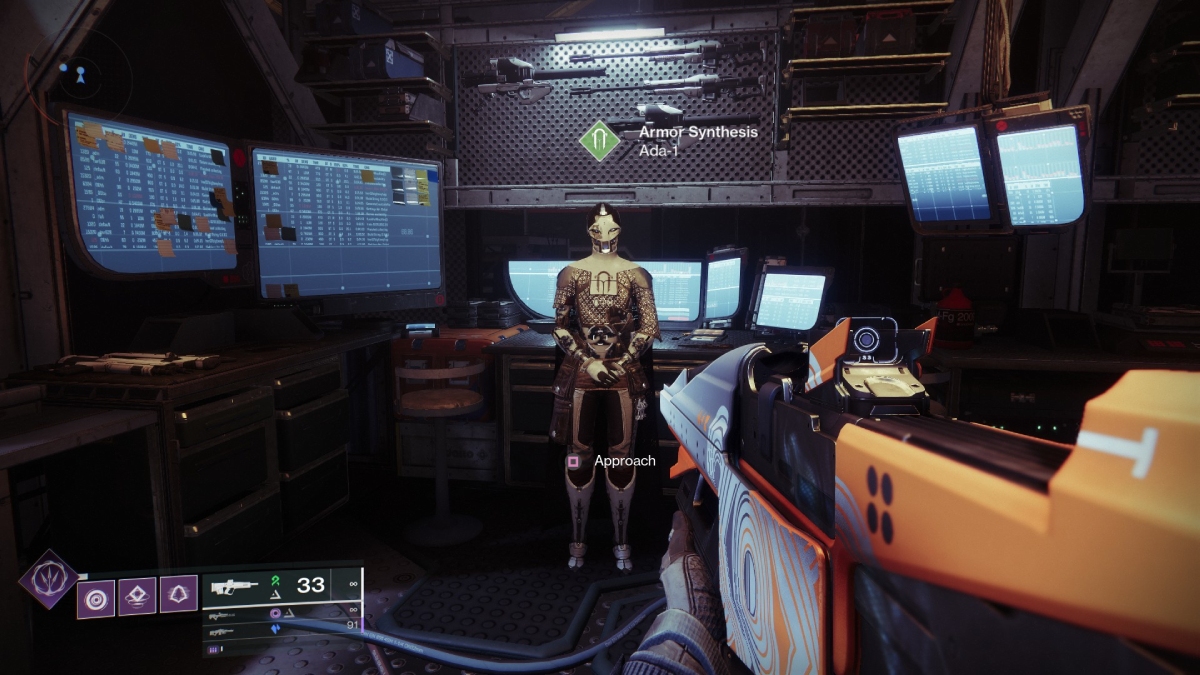Click the radar in the screen corner
The image size is (1200, 675).
tap(70, 72)
